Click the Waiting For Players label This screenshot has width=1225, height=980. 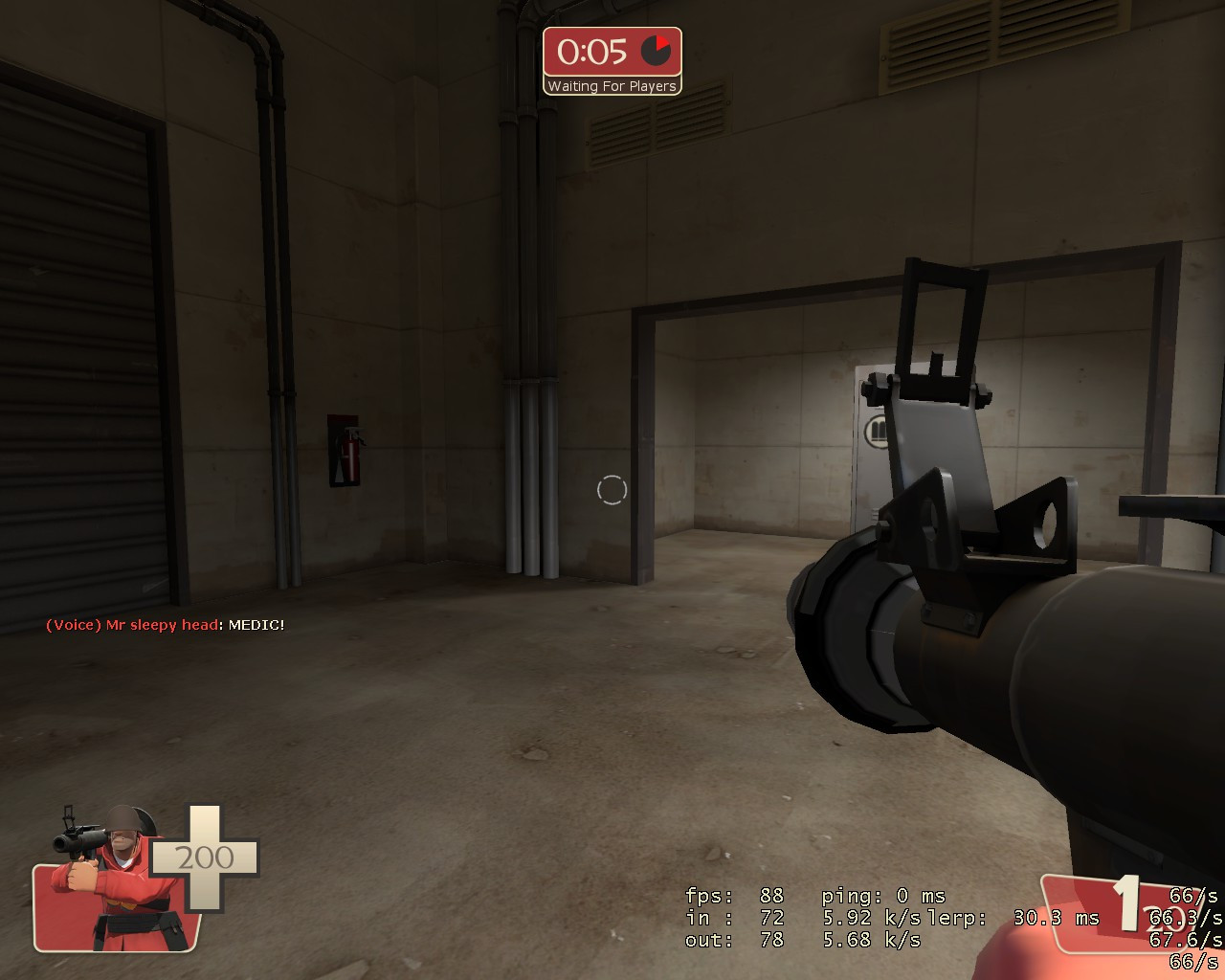pyautogui.click(x=612, y=86)
